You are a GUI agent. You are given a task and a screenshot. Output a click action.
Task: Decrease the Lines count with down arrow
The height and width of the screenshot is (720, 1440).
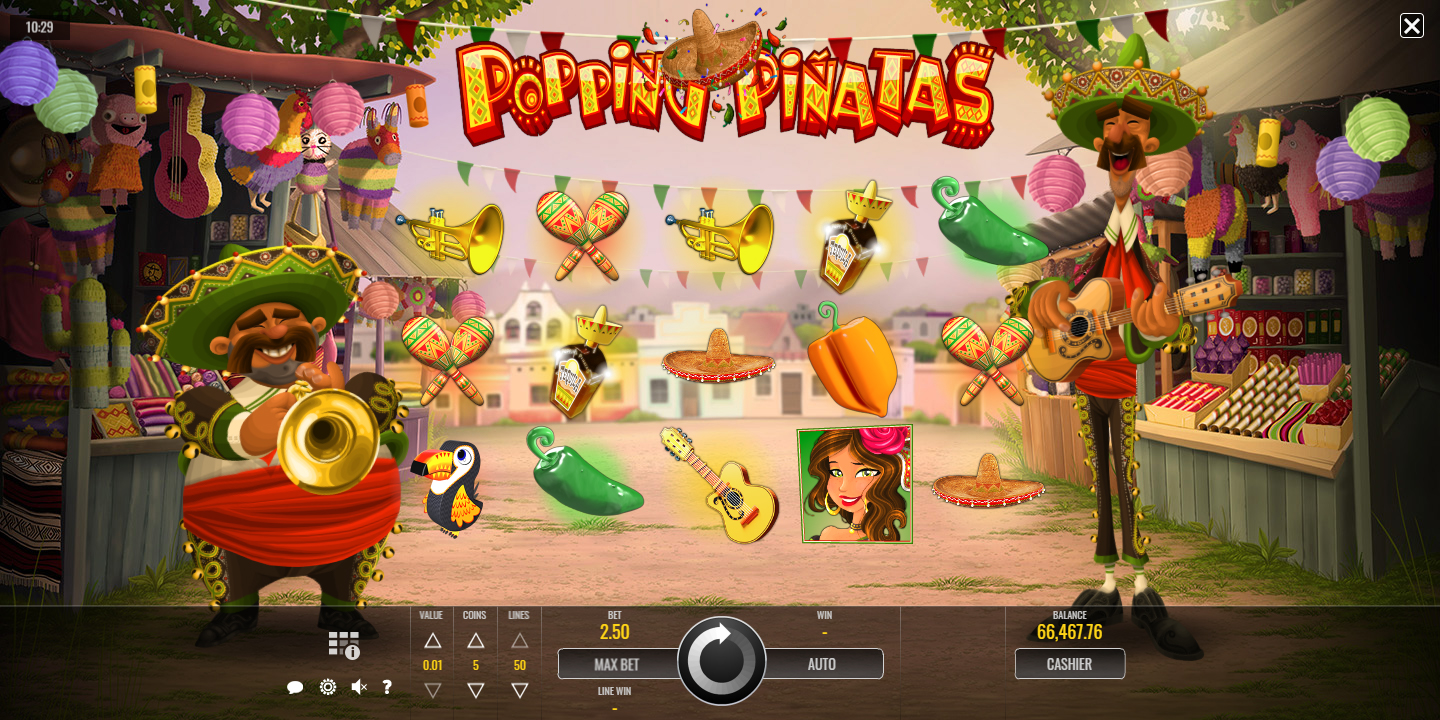pos(519,690)
